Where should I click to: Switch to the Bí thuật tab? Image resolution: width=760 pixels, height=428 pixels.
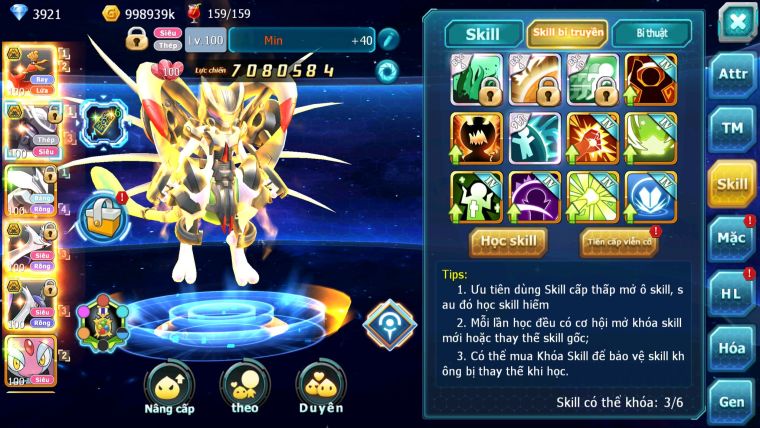(x=651, y=33)
